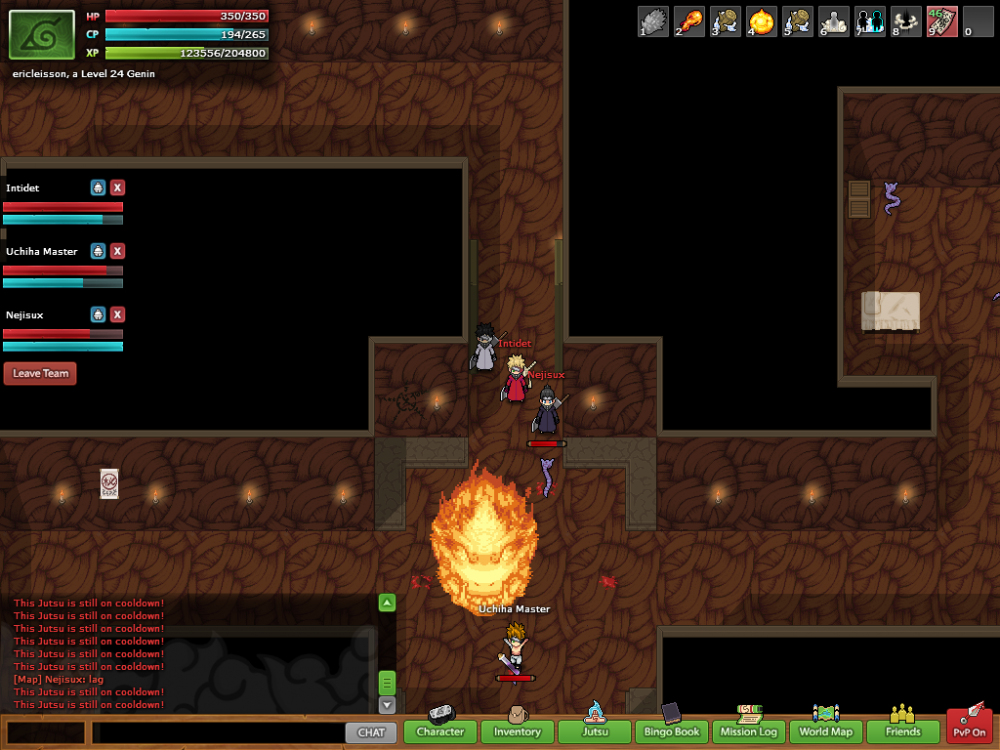Click the blue icon beside Nejisux

pos(98,315)
